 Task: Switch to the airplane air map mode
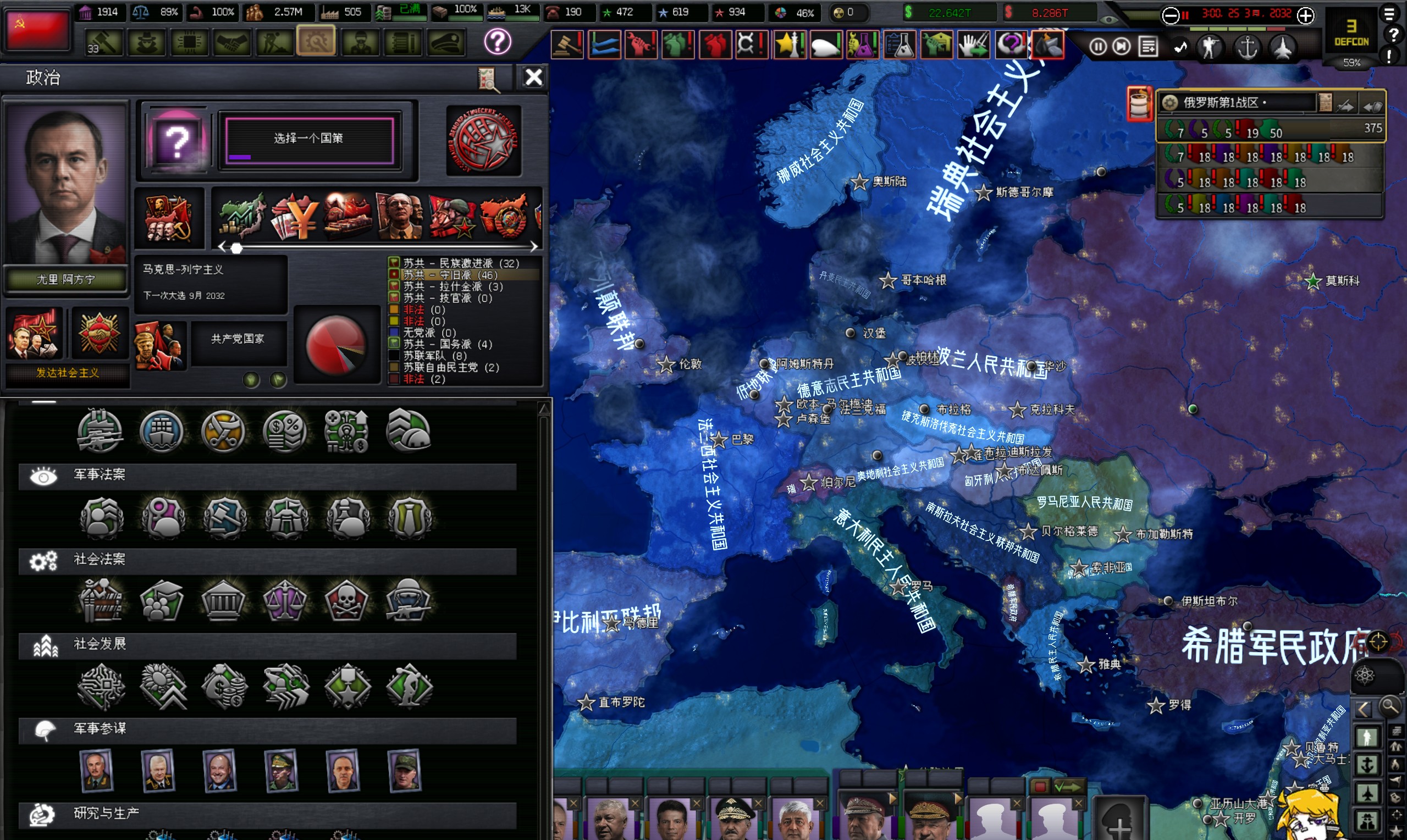click(1283, 47)
